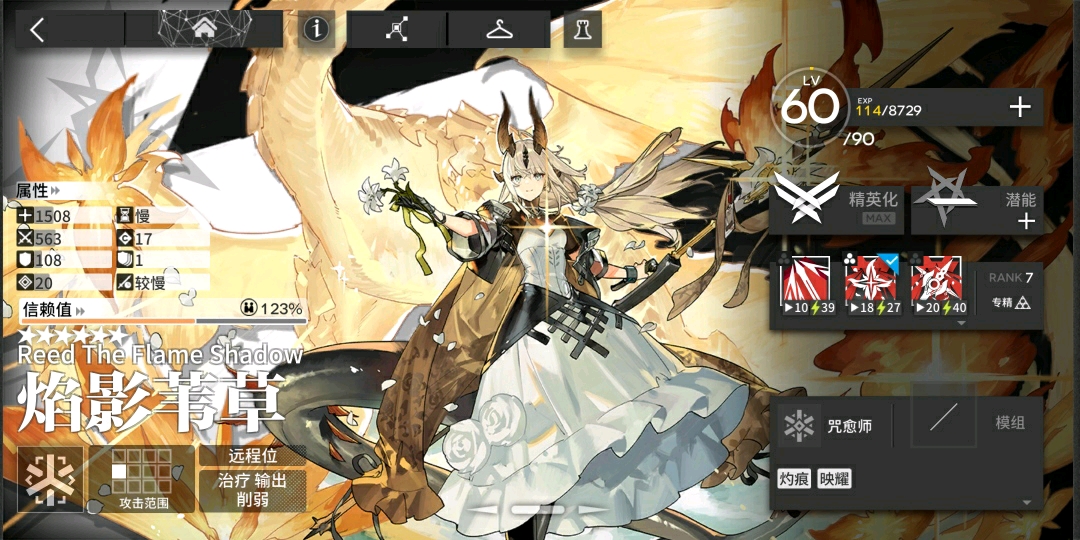Open the operator info panel
Image resolution: width=1080 pixels, height=540 pixels.
click(x=316, y=30)
